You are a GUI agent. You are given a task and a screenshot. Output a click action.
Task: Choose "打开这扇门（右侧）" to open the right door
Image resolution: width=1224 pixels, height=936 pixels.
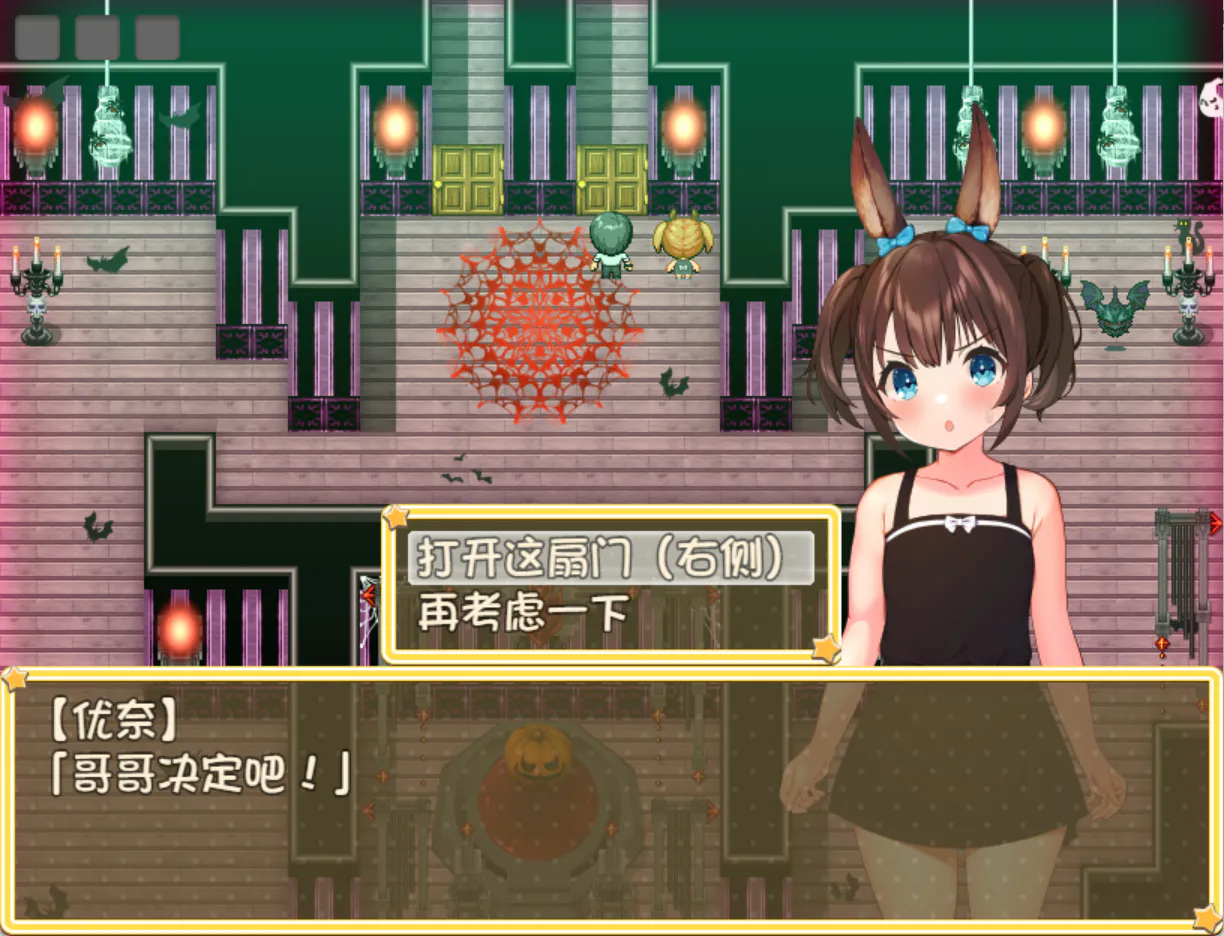[x=609, y=558]
